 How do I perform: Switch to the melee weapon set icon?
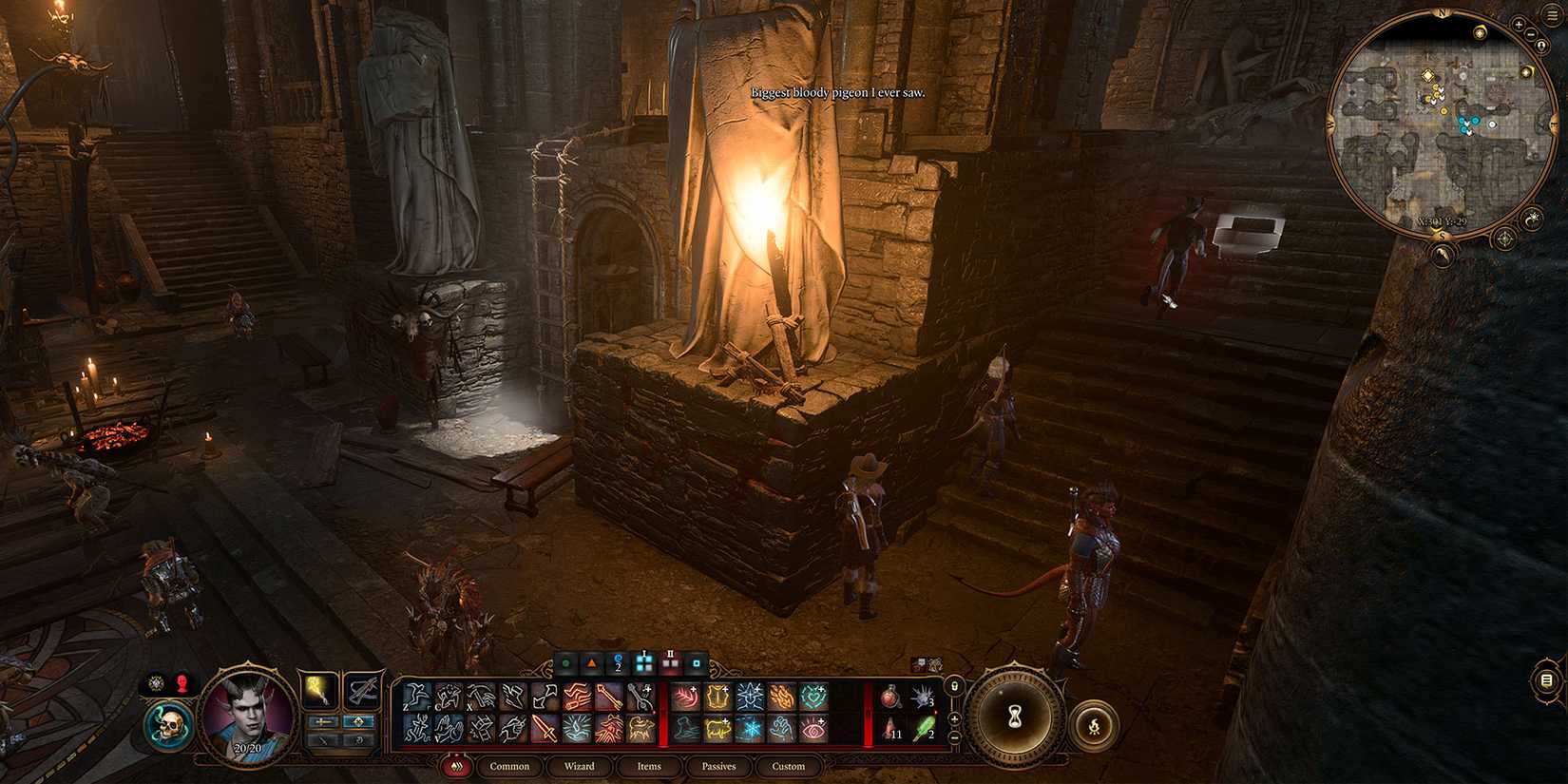tap(320, 691)
